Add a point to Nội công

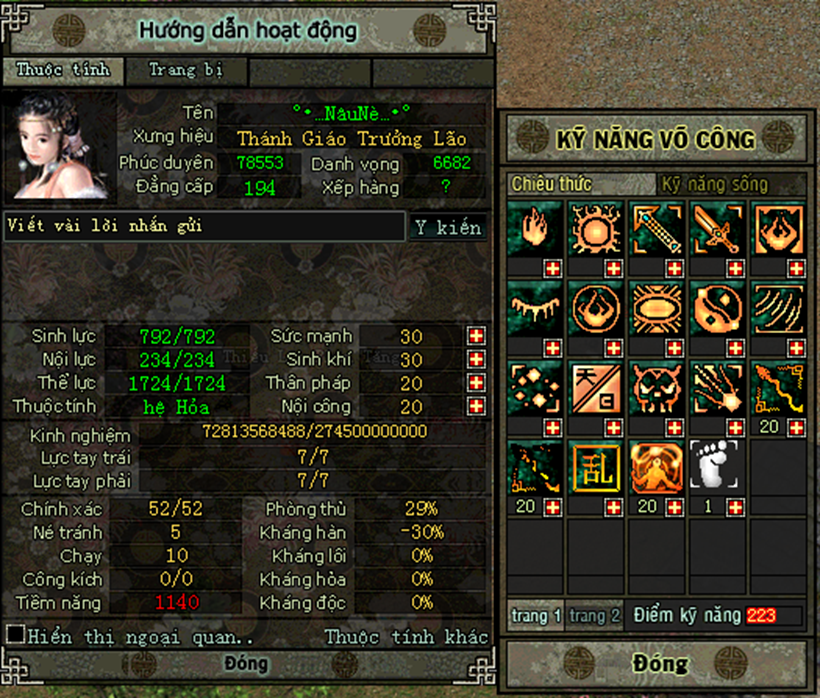point(476,406)
